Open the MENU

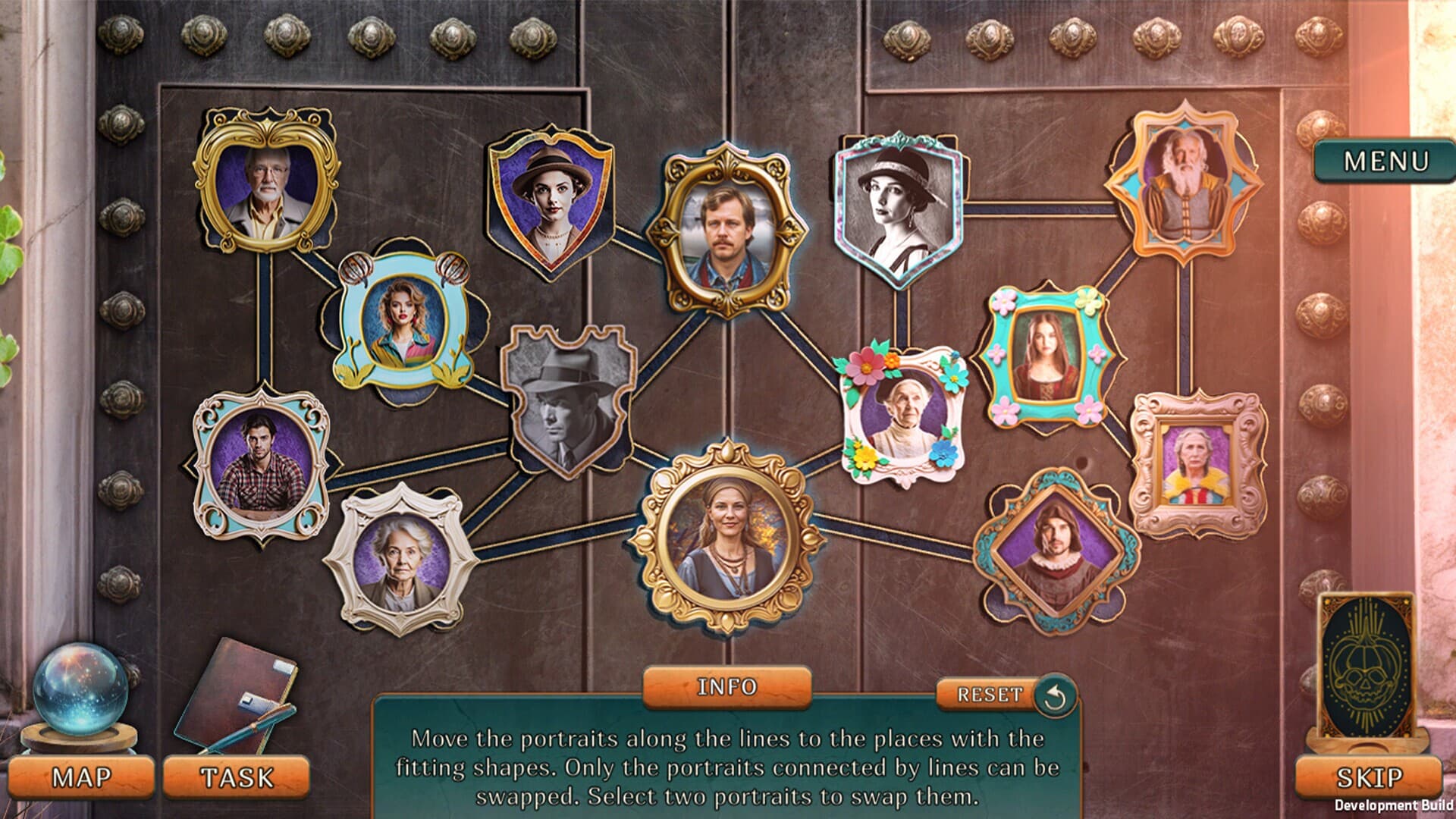tap(1385, 162)
